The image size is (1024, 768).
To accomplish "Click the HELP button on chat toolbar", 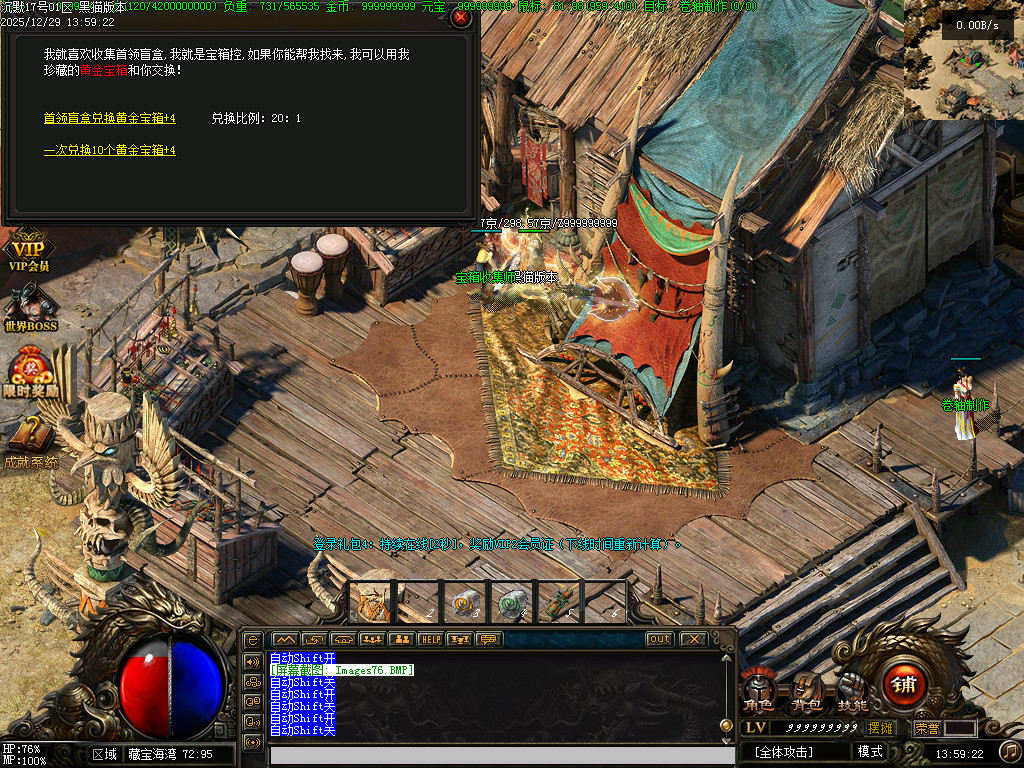I will click(430, 639).
